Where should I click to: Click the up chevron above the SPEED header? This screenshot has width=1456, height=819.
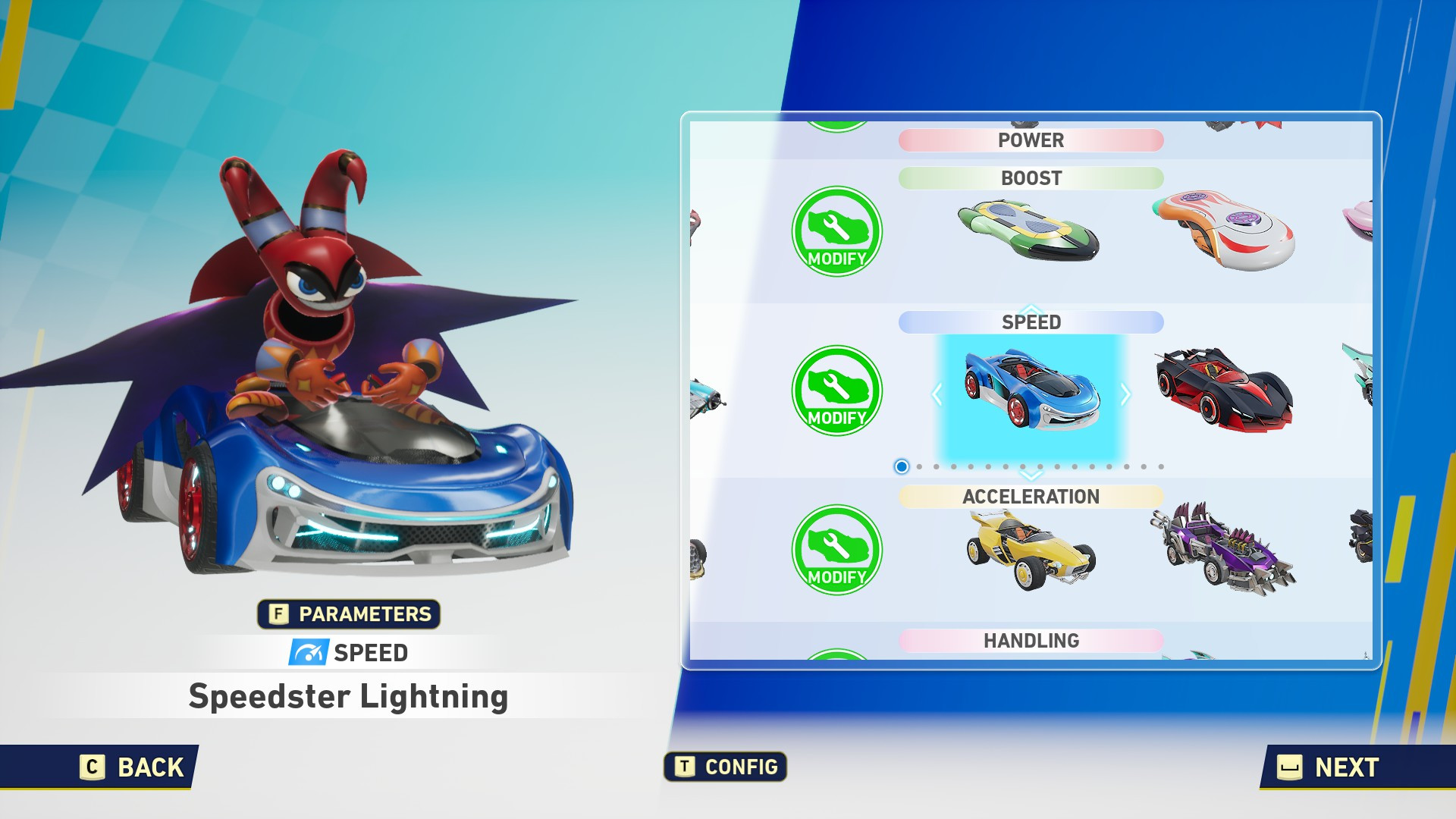coord(1030,309)
